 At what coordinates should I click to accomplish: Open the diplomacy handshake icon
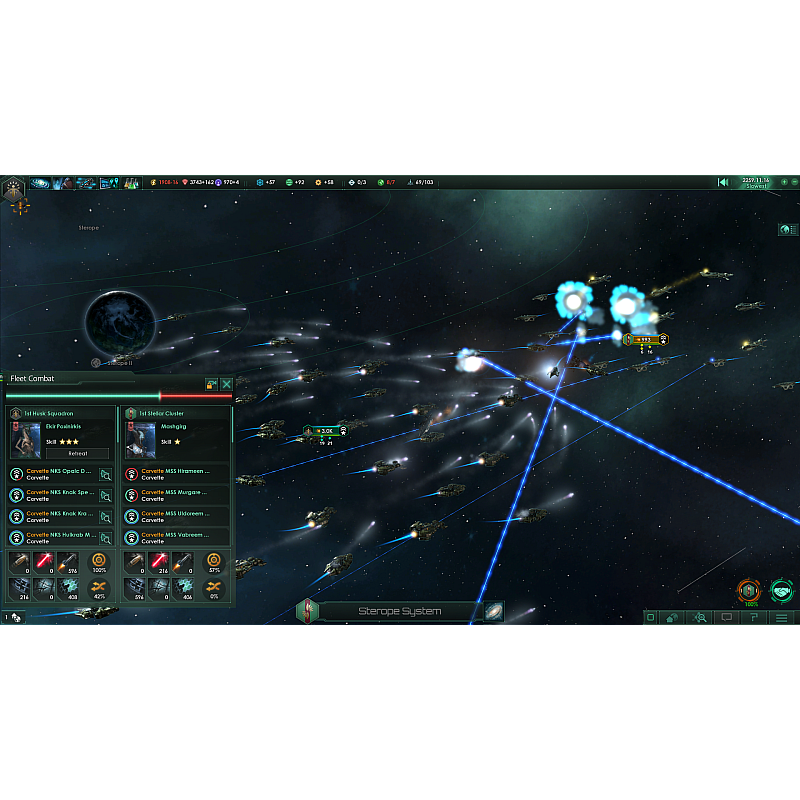(781, 591)
